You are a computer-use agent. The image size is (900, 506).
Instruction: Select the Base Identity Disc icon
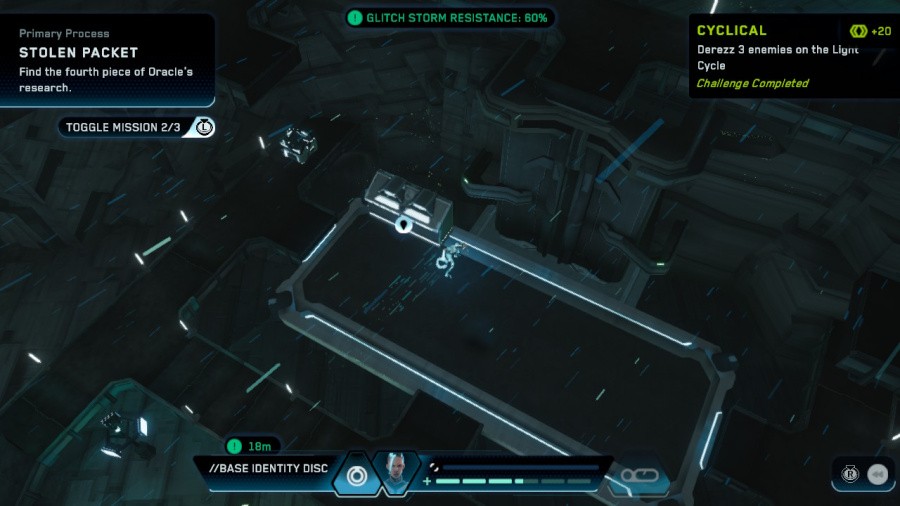(355, 475)
